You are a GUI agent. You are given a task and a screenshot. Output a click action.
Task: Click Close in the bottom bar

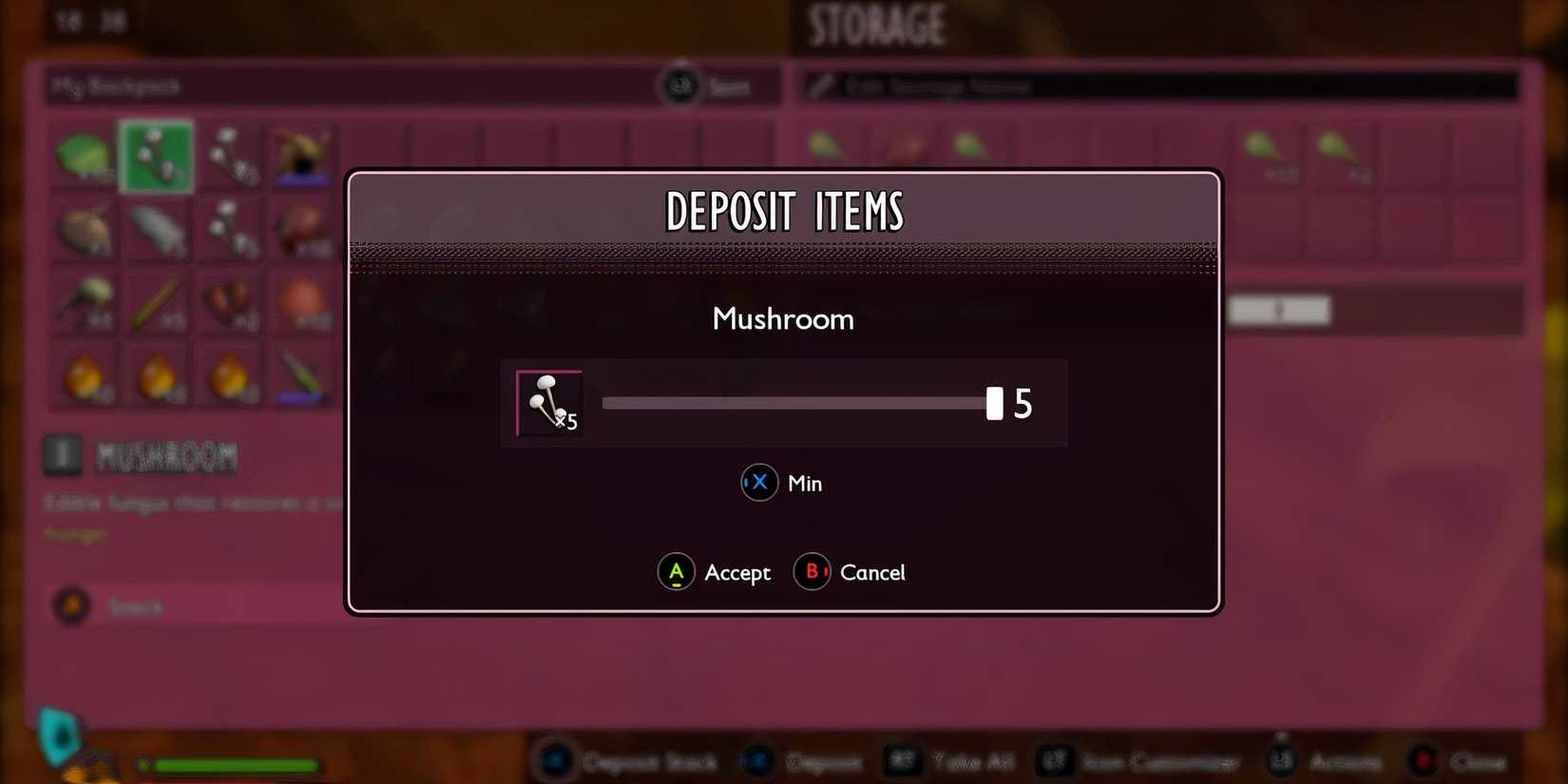point(1454,760)
